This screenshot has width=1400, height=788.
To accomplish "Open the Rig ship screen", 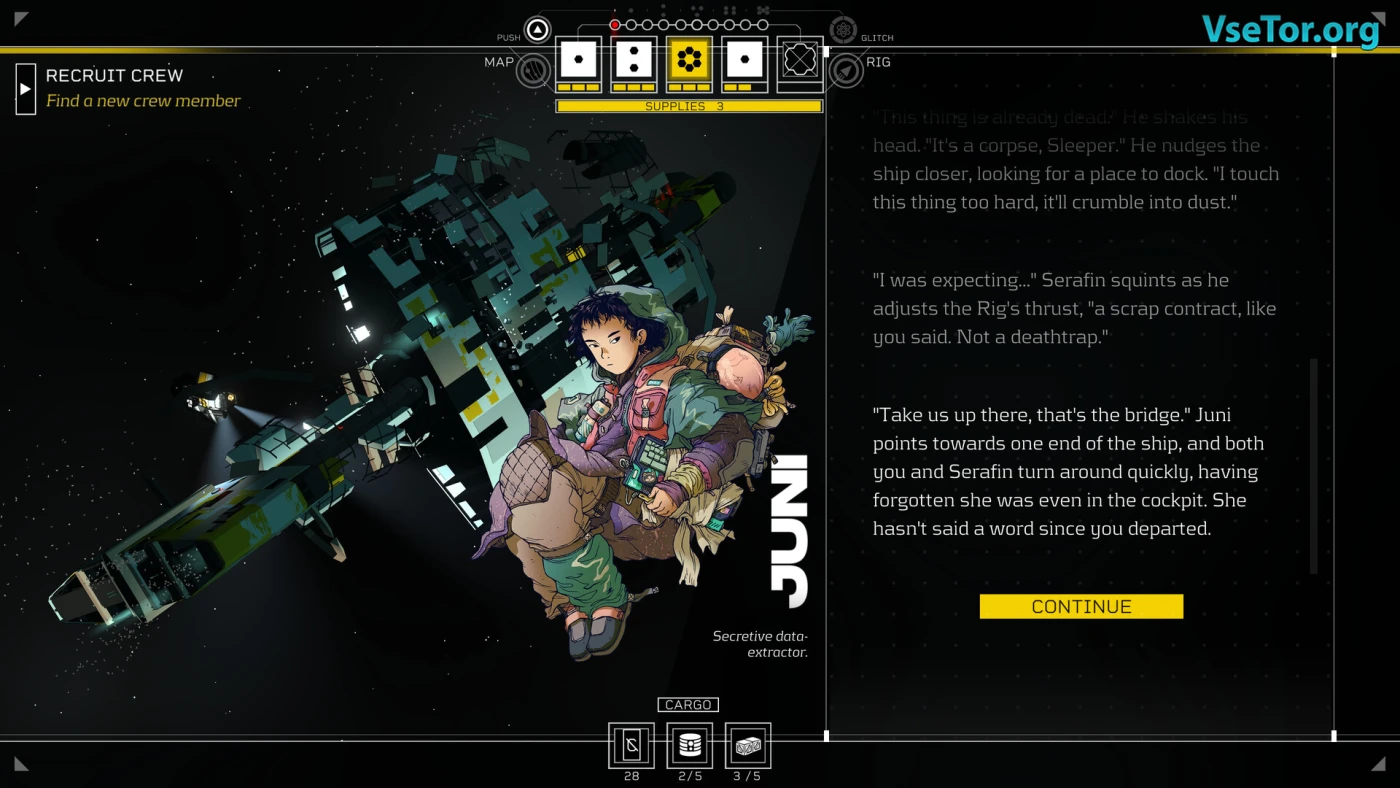I will point(846,70).
